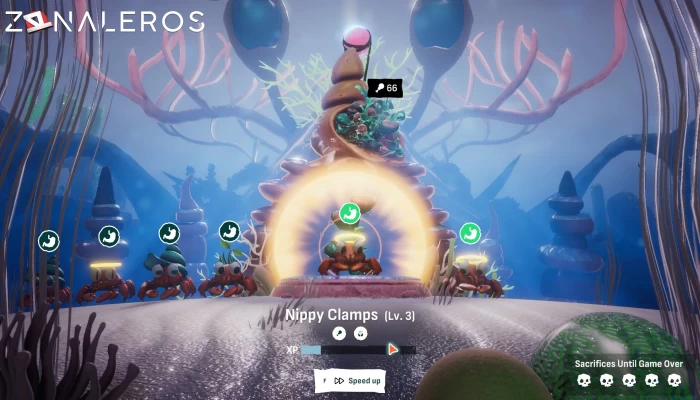
Task: Click the Speed up button
Action: click(350, 380)
